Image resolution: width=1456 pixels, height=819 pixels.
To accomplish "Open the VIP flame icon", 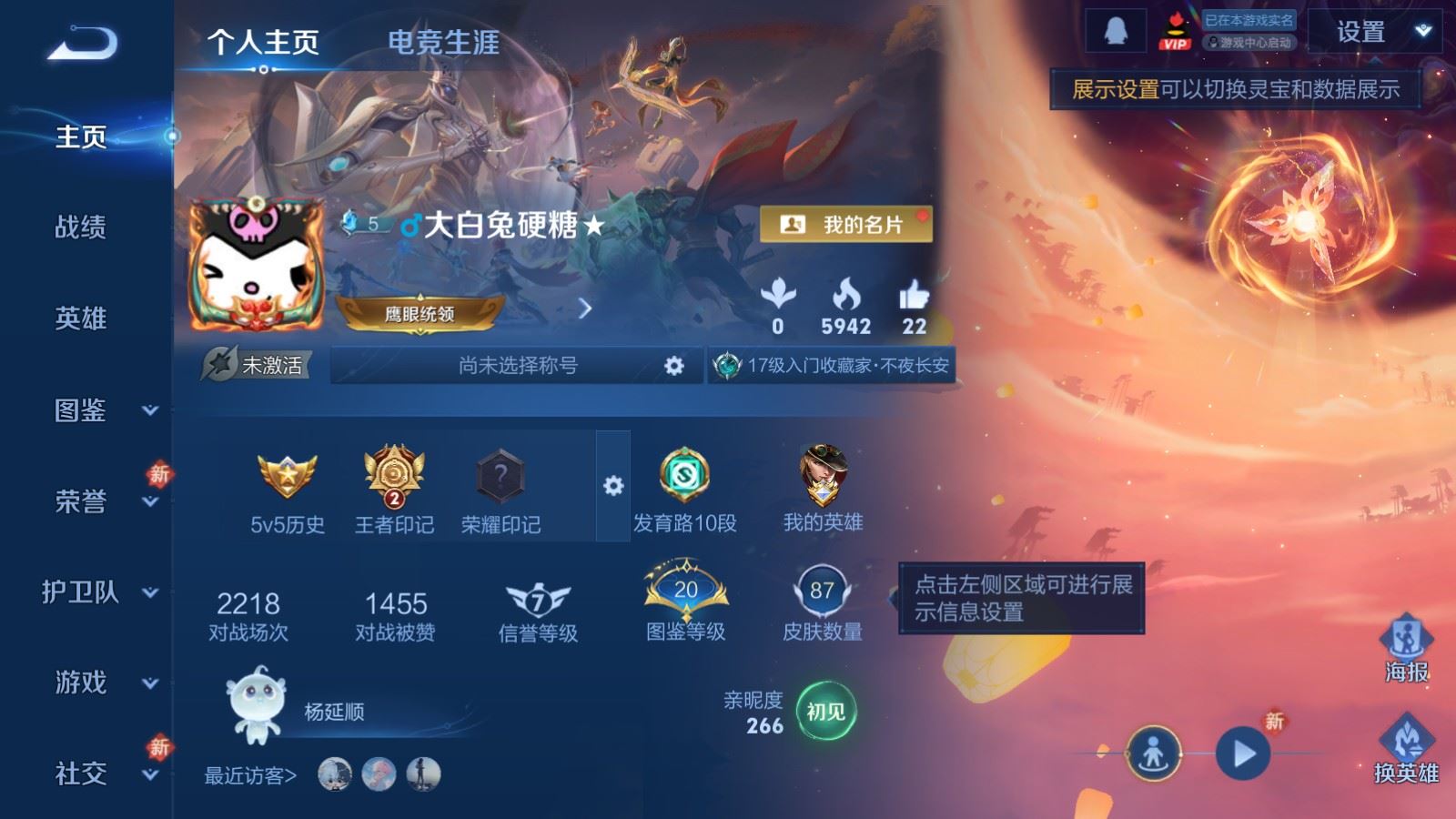I will pos(1174,27).
